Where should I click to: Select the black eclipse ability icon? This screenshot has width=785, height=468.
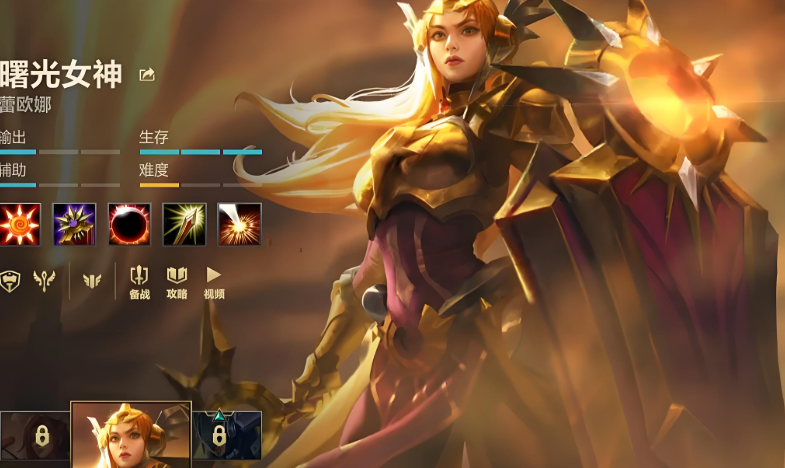click(129, 224)
